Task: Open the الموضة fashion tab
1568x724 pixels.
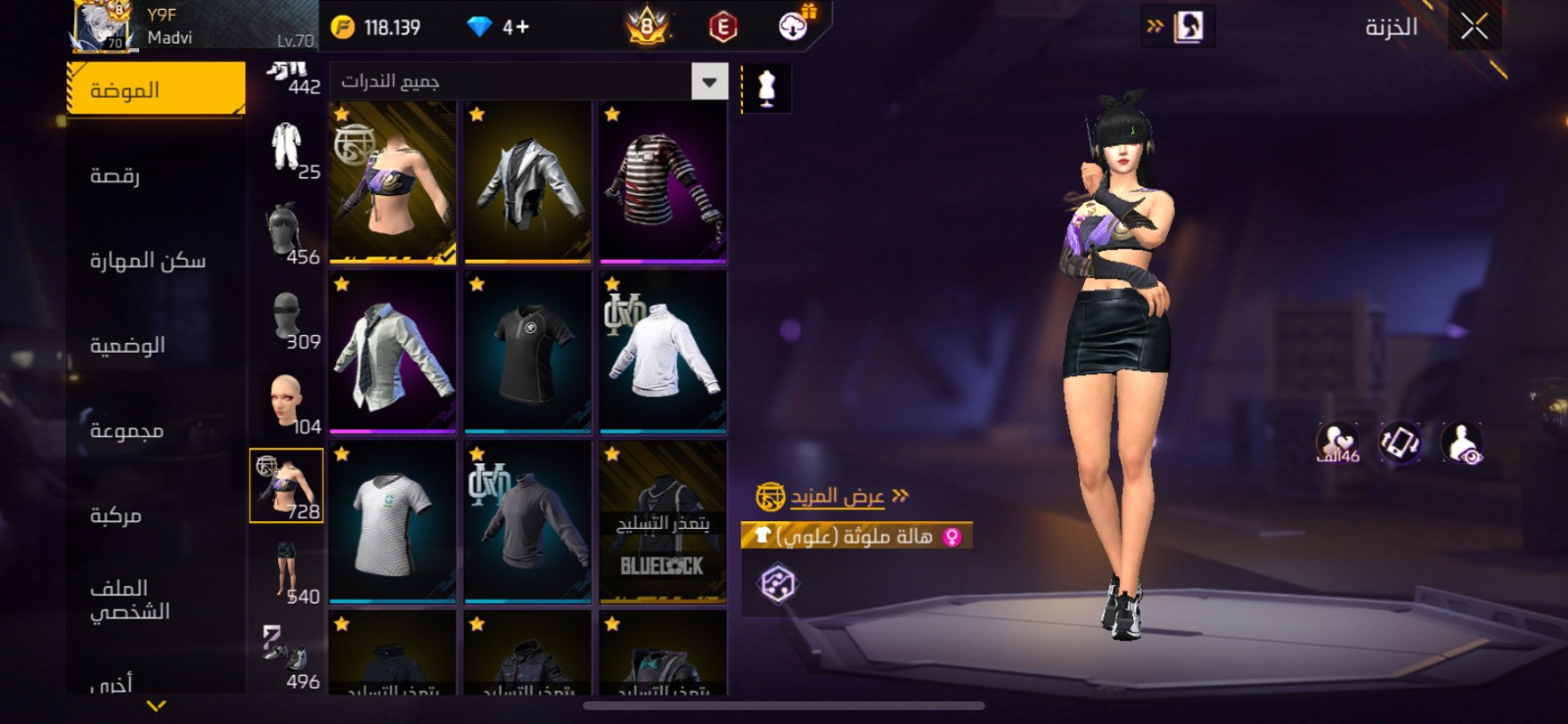Action: pos(156,90)
